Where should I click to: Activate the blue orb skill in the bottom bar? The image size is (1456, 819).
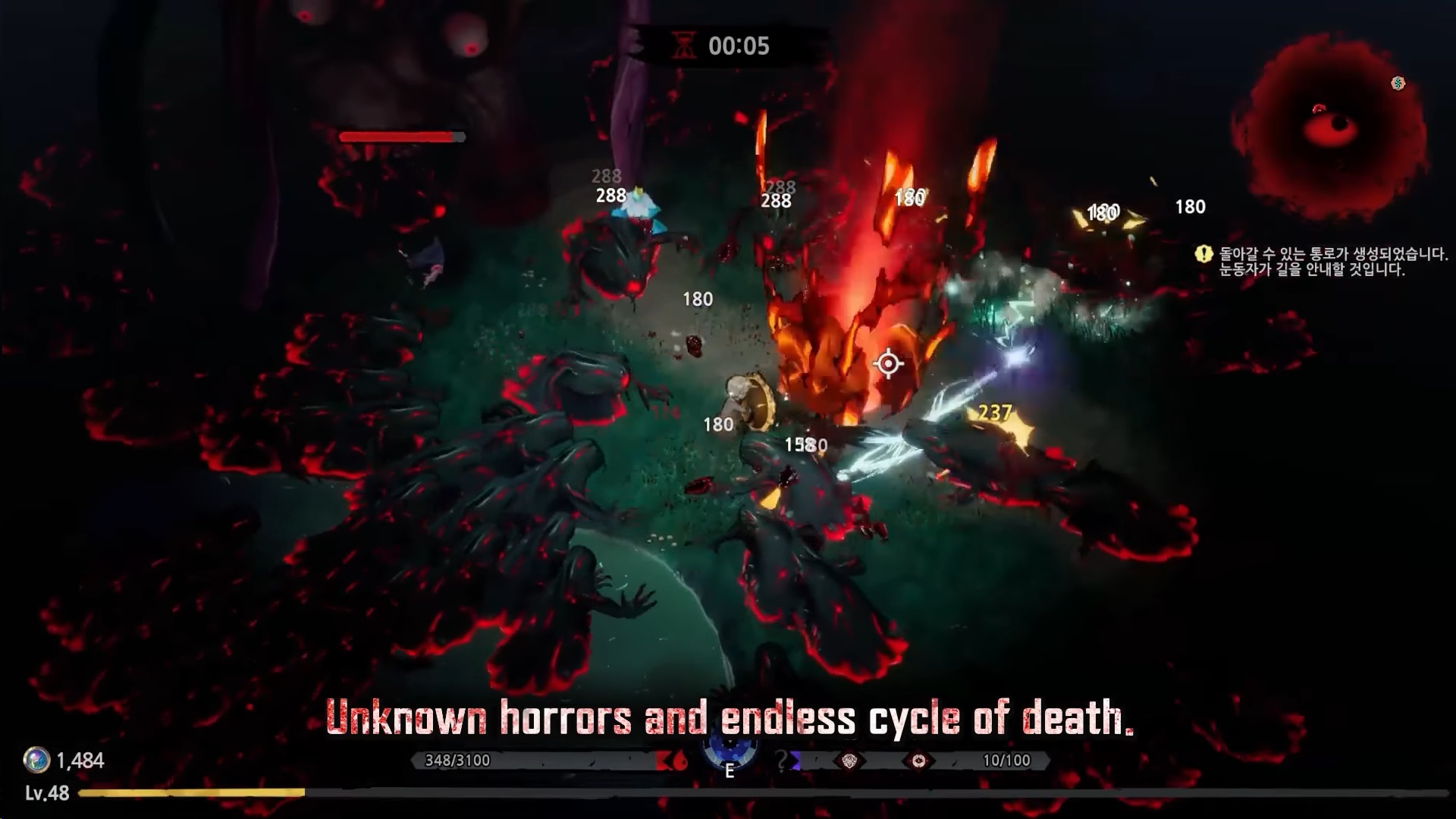tap(729, 749)
